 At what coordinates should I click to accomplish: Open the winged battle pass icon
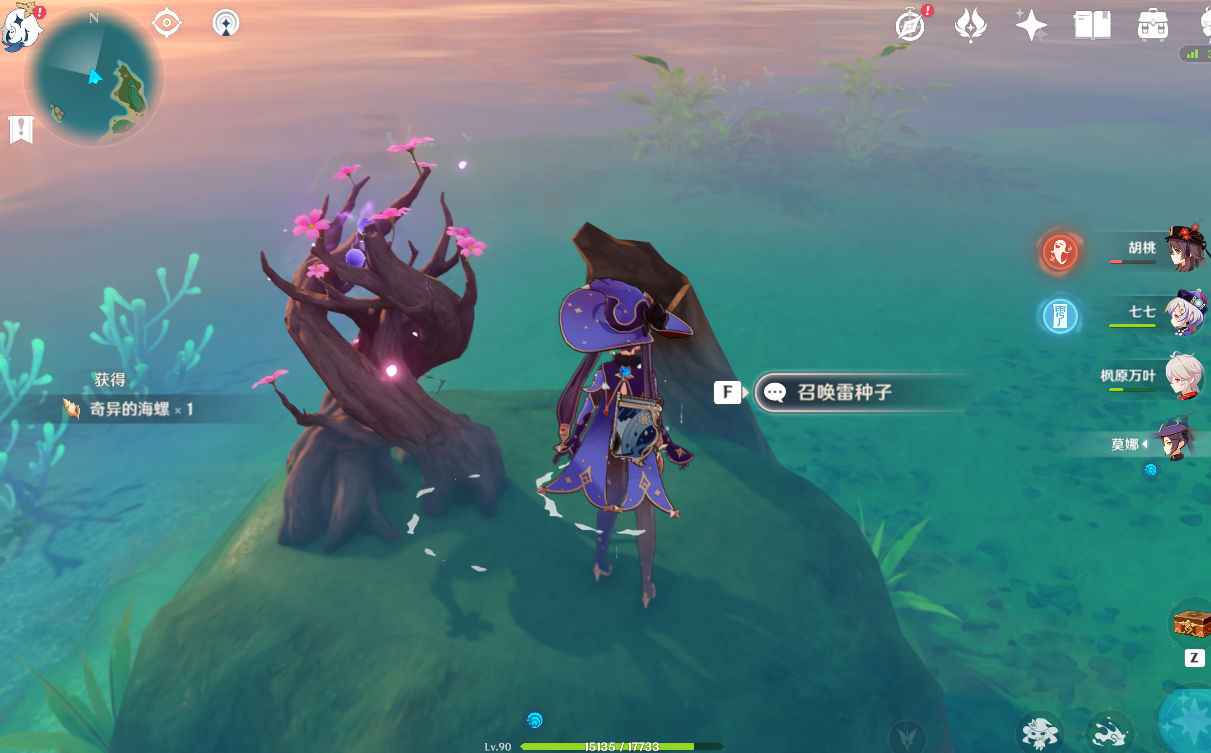pos(970,25)
